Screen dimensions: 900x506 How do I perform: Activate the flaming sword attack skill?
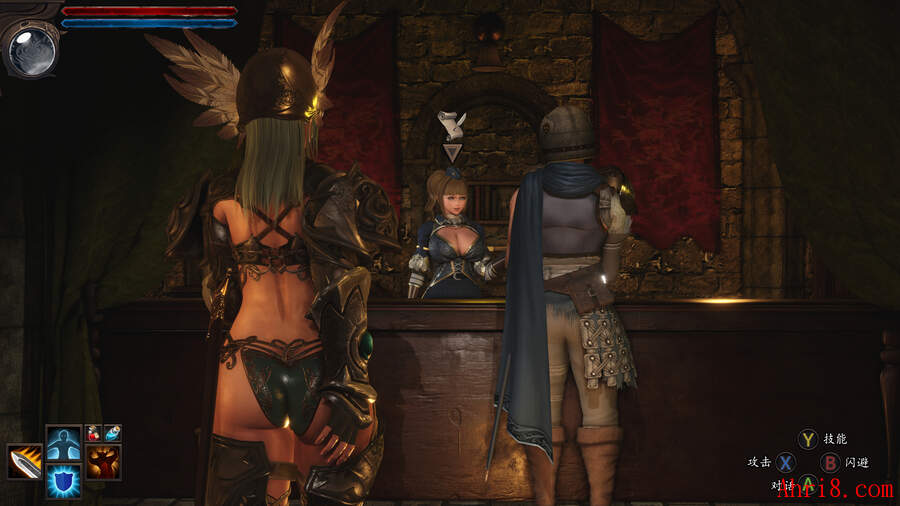25,462
